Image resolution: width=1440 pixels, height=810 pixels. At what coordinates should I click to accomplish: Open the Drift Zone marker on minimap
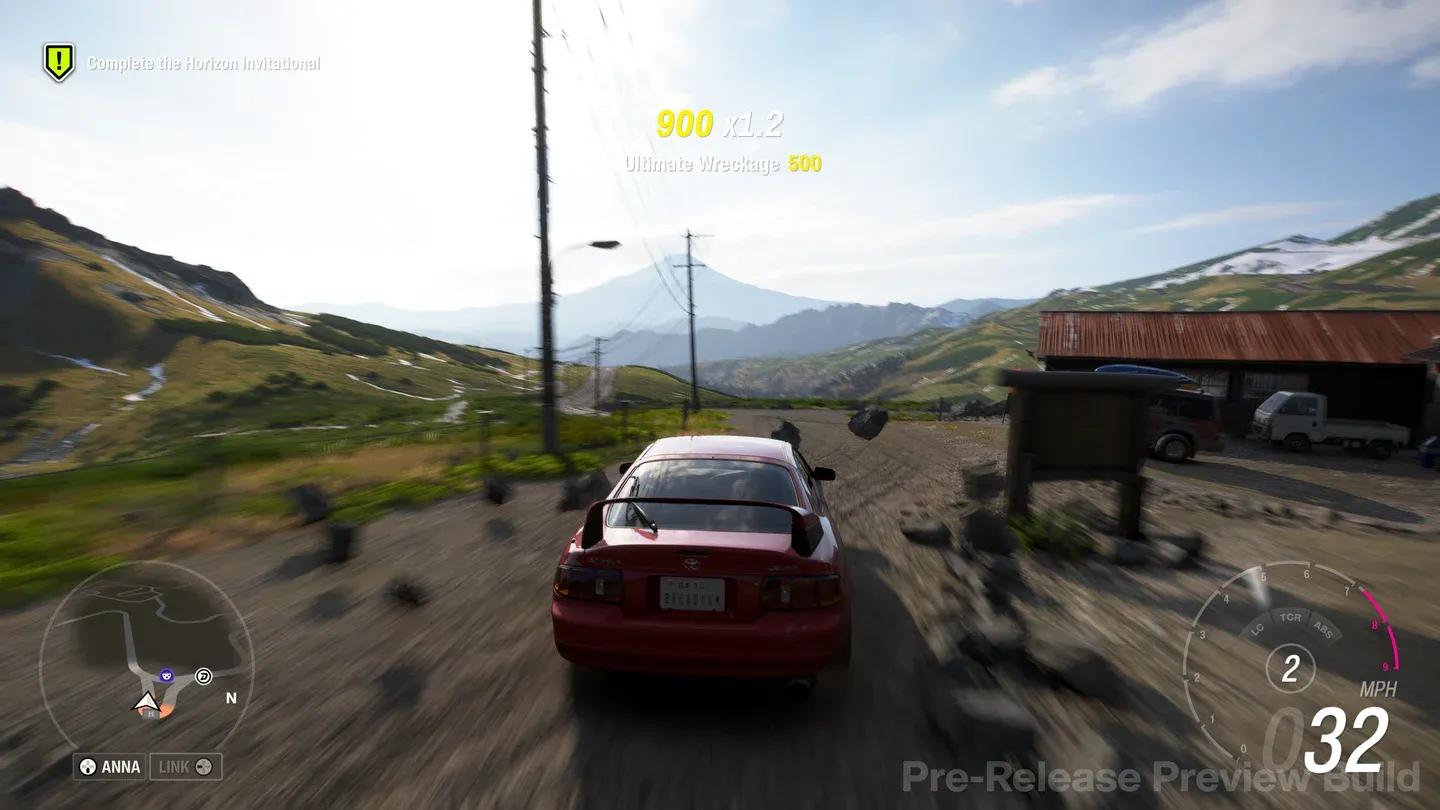pyautogui.click(x=203, y=677)
